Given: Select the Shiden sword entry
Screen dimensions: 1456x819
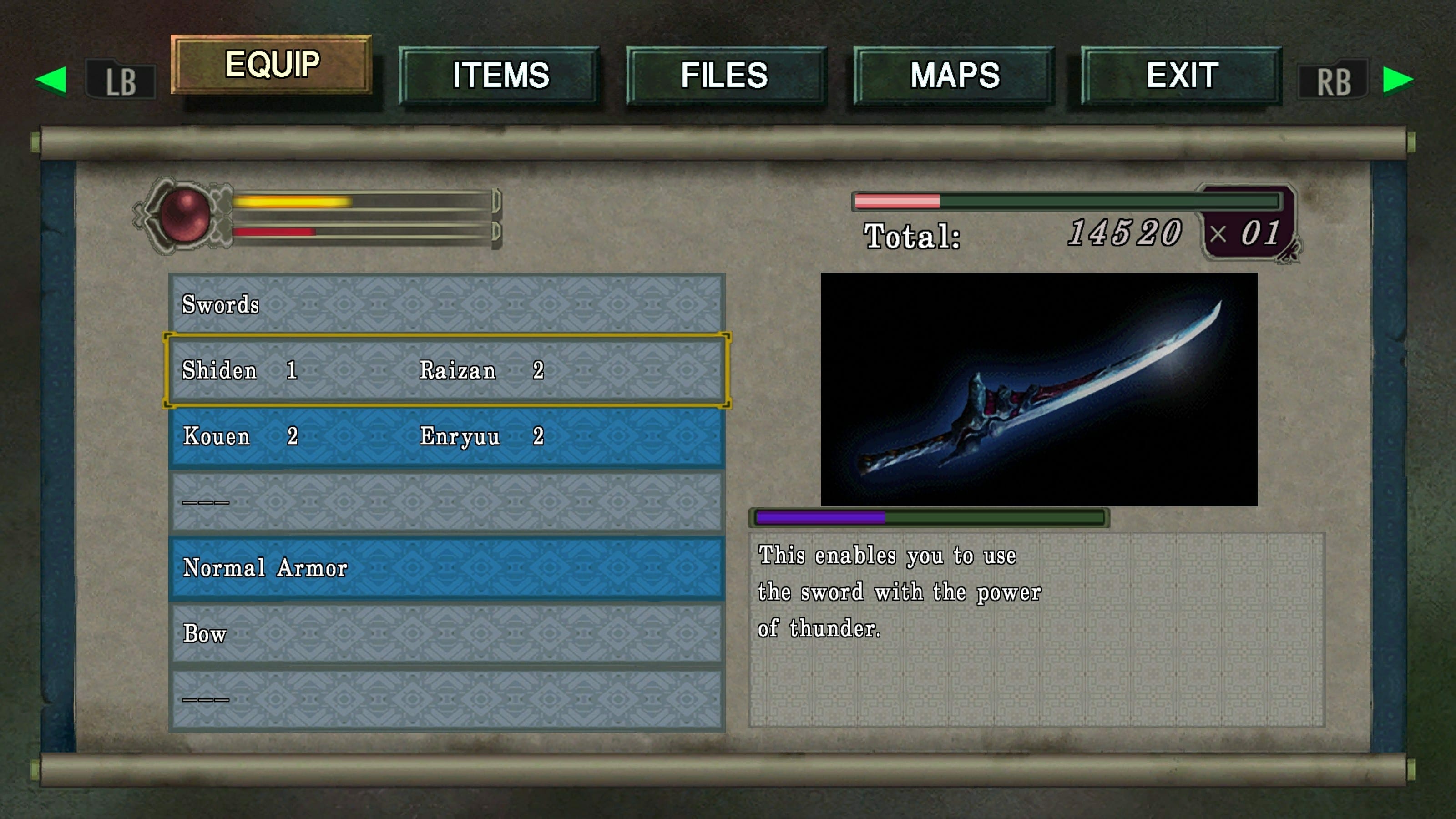Looking at the screenshot, I should [239, 371].
